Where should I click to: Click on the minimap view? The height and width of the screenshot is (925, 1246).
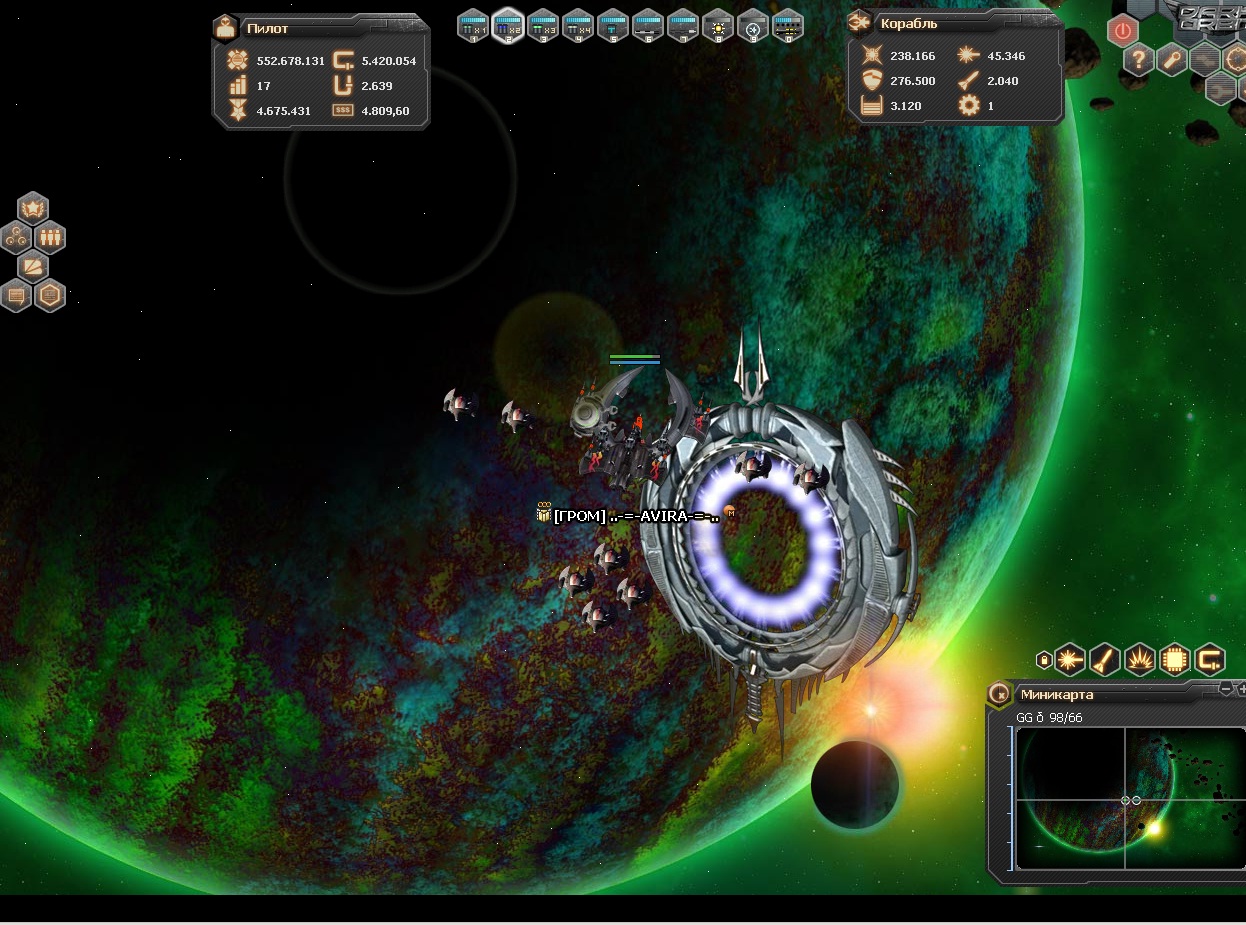[1125, 798]
